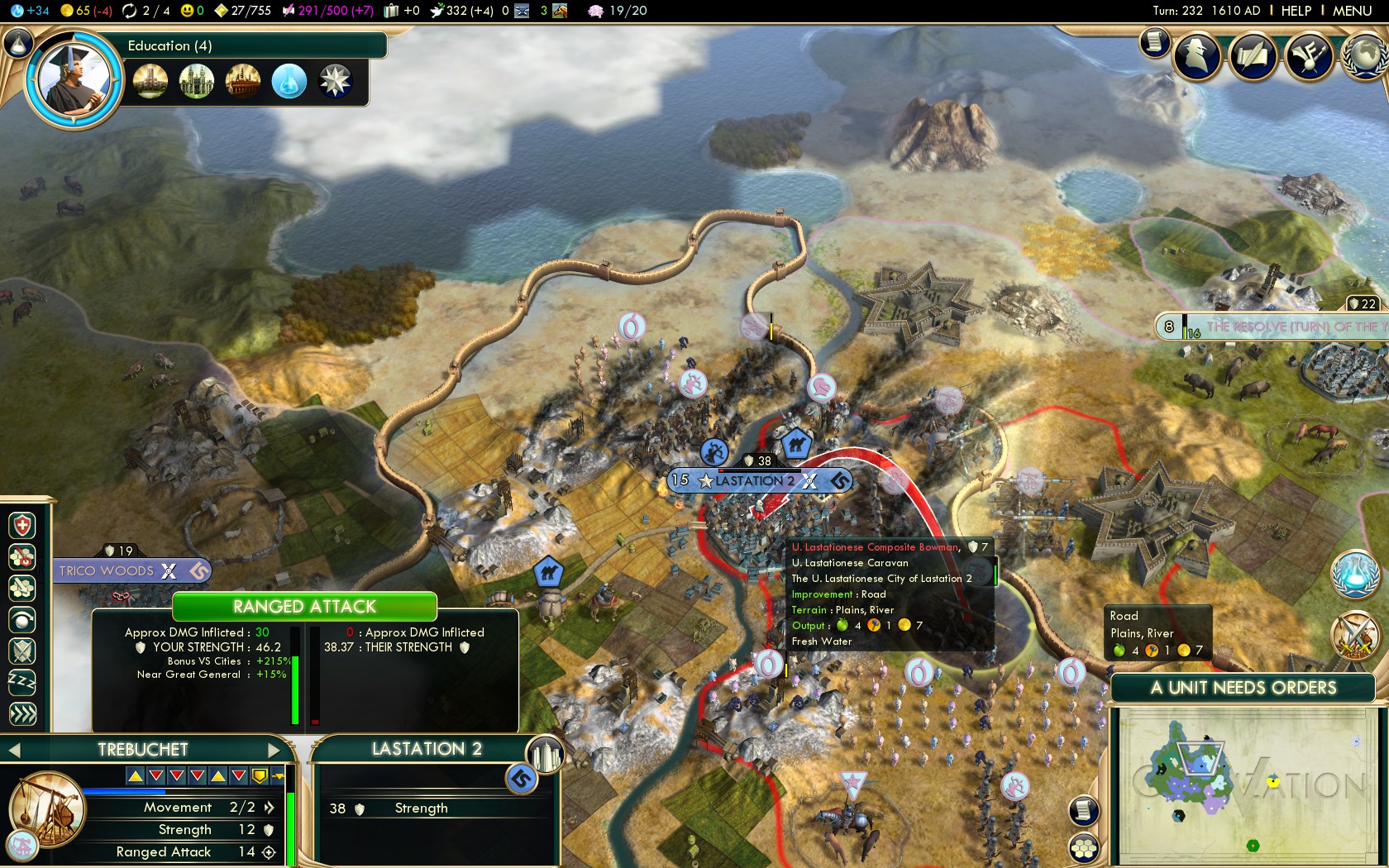1389x868 pixels.
Task: Open the Espionage overview spy icon
Action: [1198, 57]
